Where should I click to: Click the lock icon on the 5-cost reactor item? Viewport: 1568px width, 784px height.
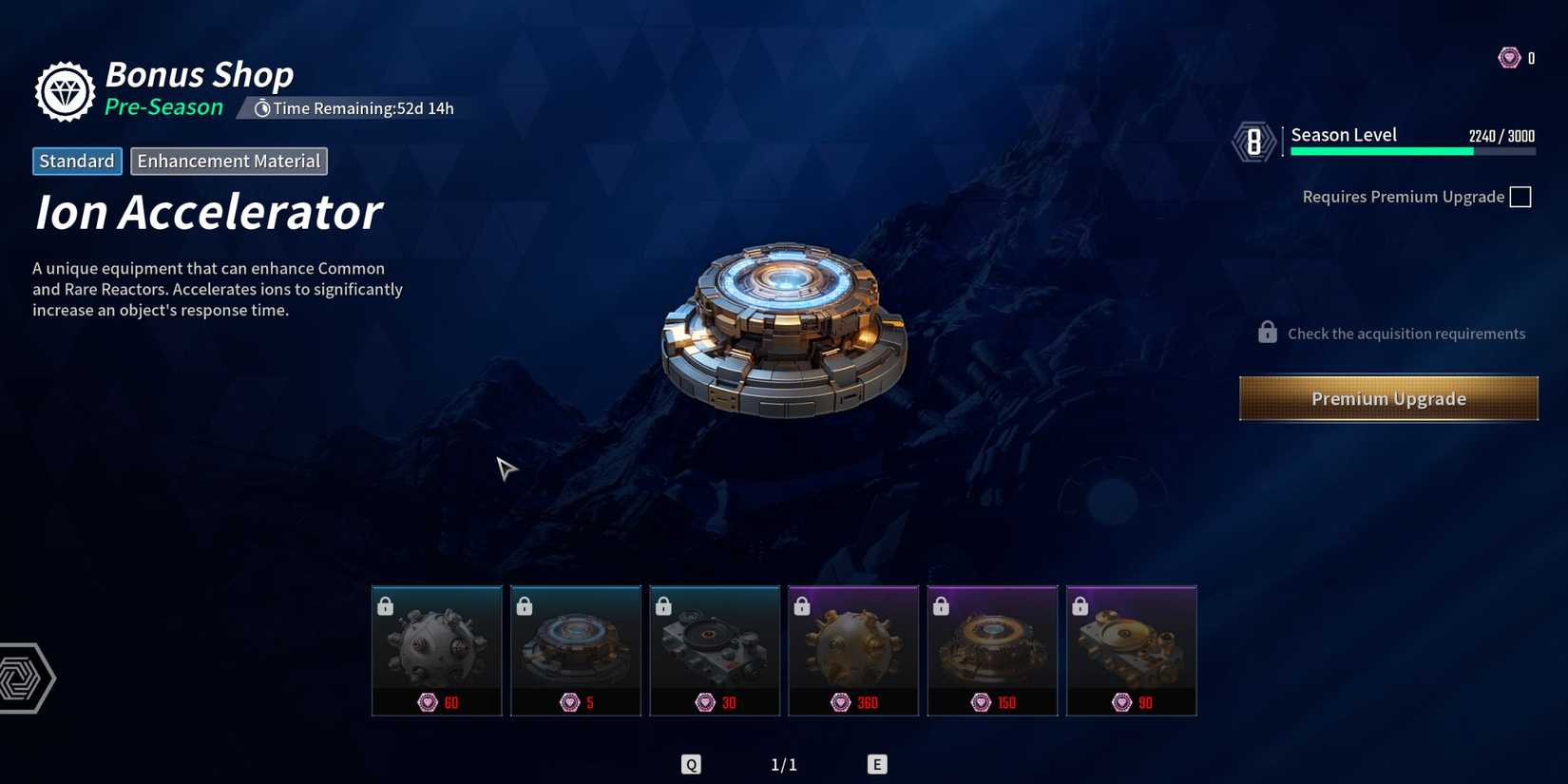(524, 604)
